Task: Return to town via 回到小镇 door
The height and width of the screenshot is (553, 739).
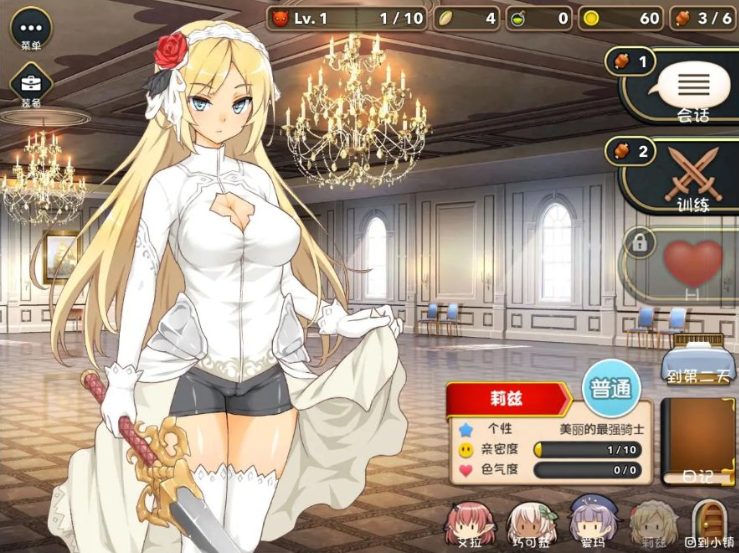Action: [x=709, y=521]
